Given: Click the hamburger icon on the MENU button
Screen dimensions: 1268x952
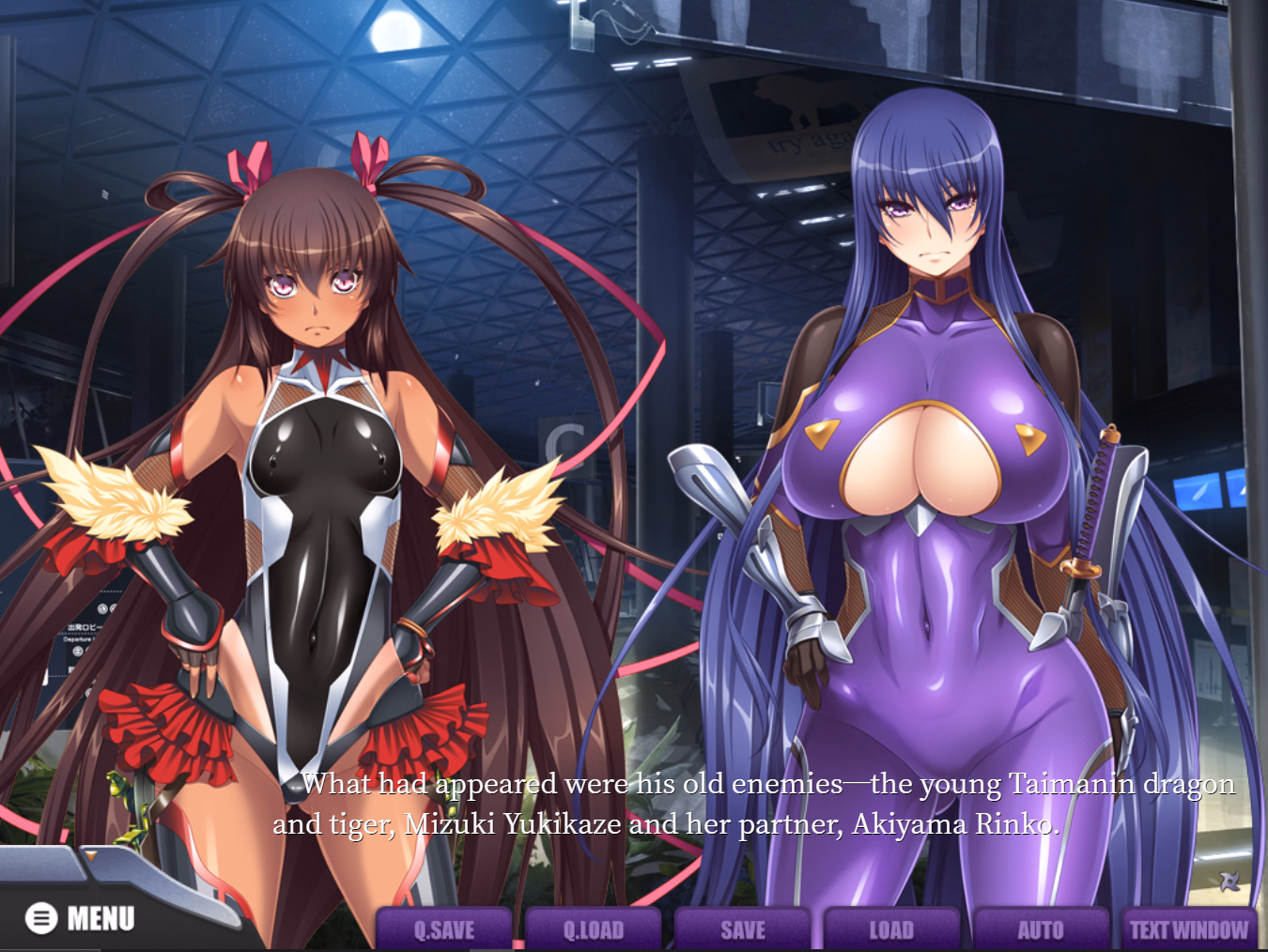Looking at the screenshot, I should tap(39, 917).
